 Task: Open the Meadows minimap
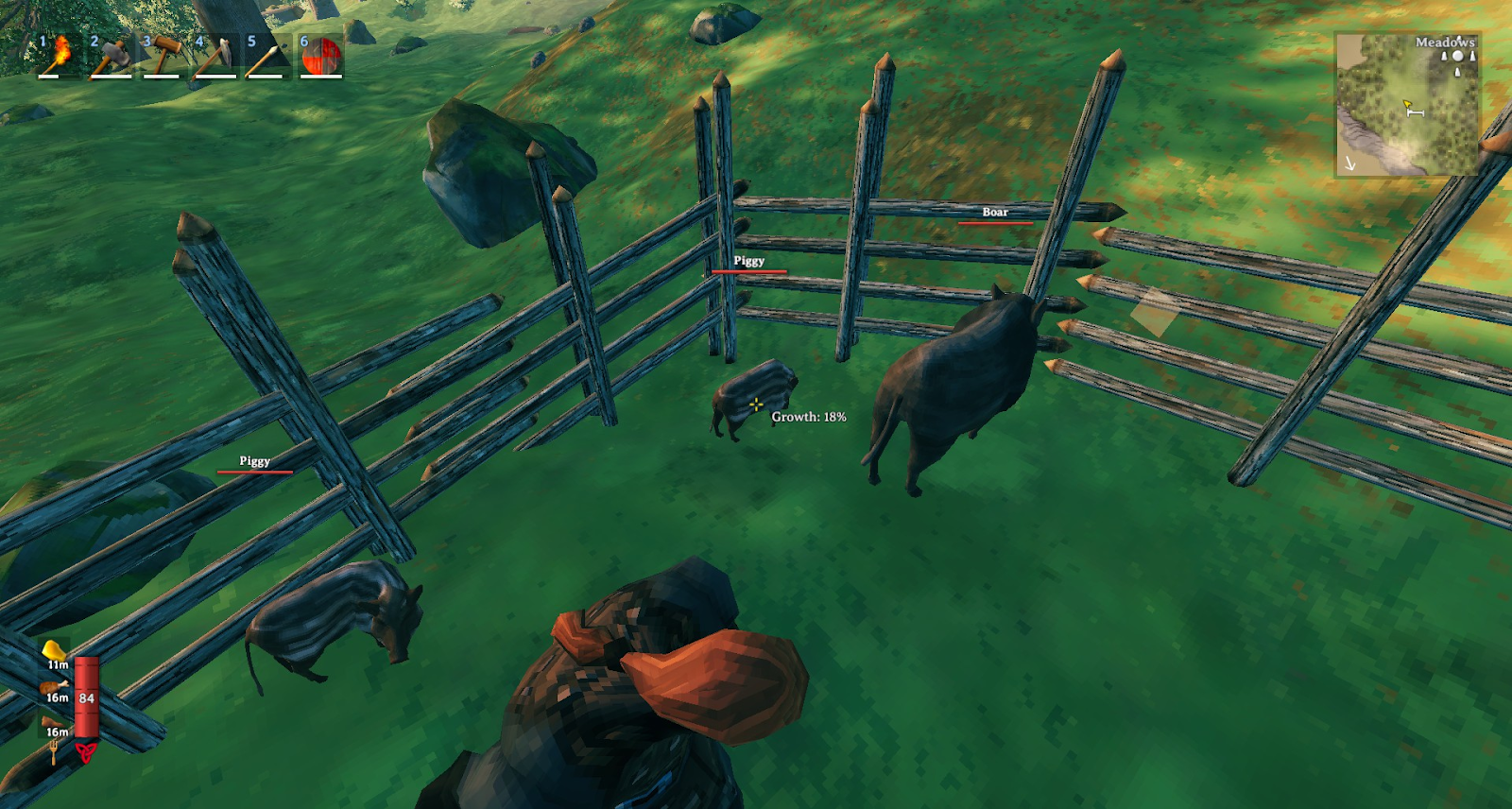[1407, 105]
